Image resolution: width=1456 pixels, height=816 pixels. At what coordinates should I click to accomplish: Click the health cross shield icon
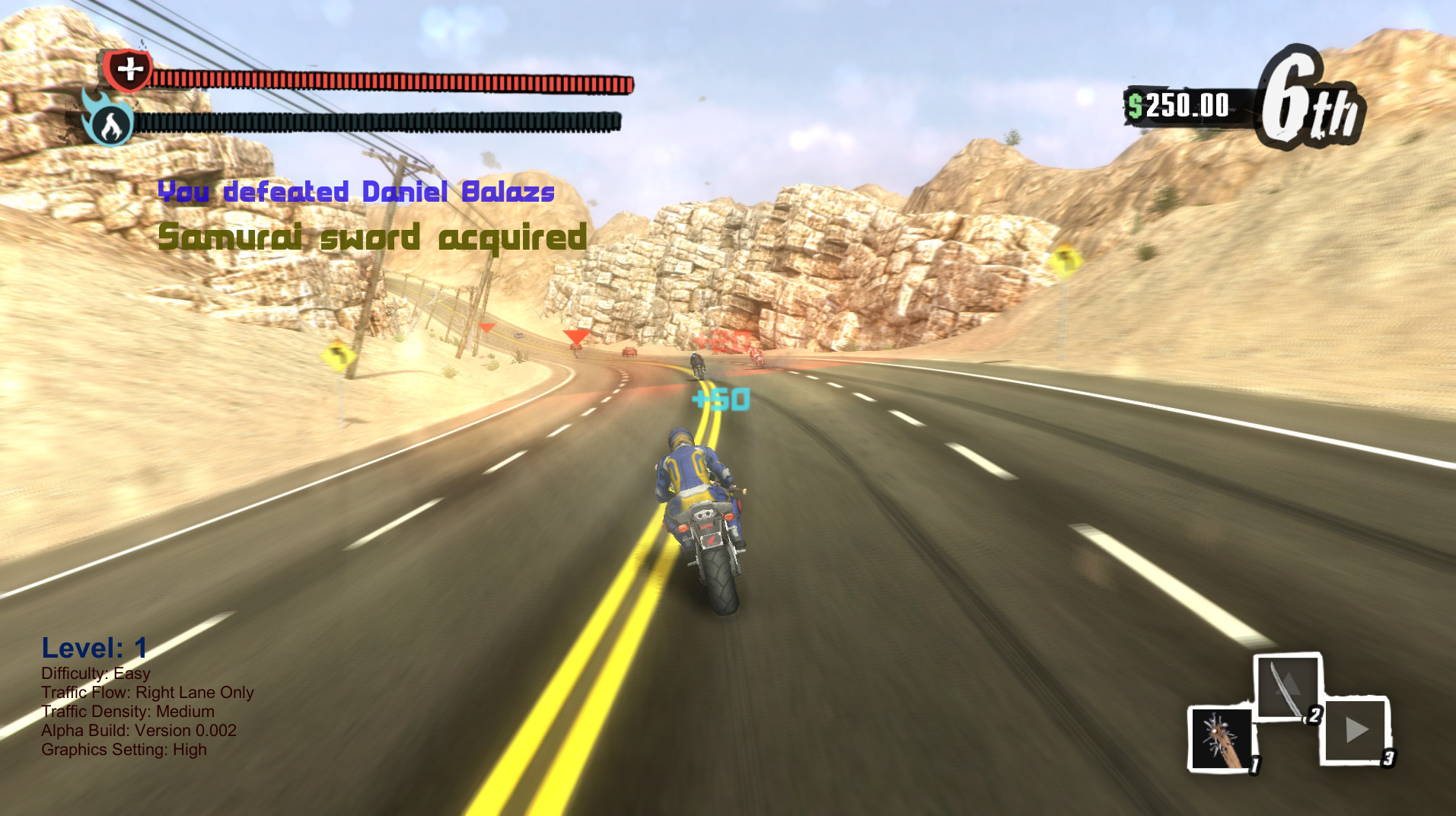[128, 72]
